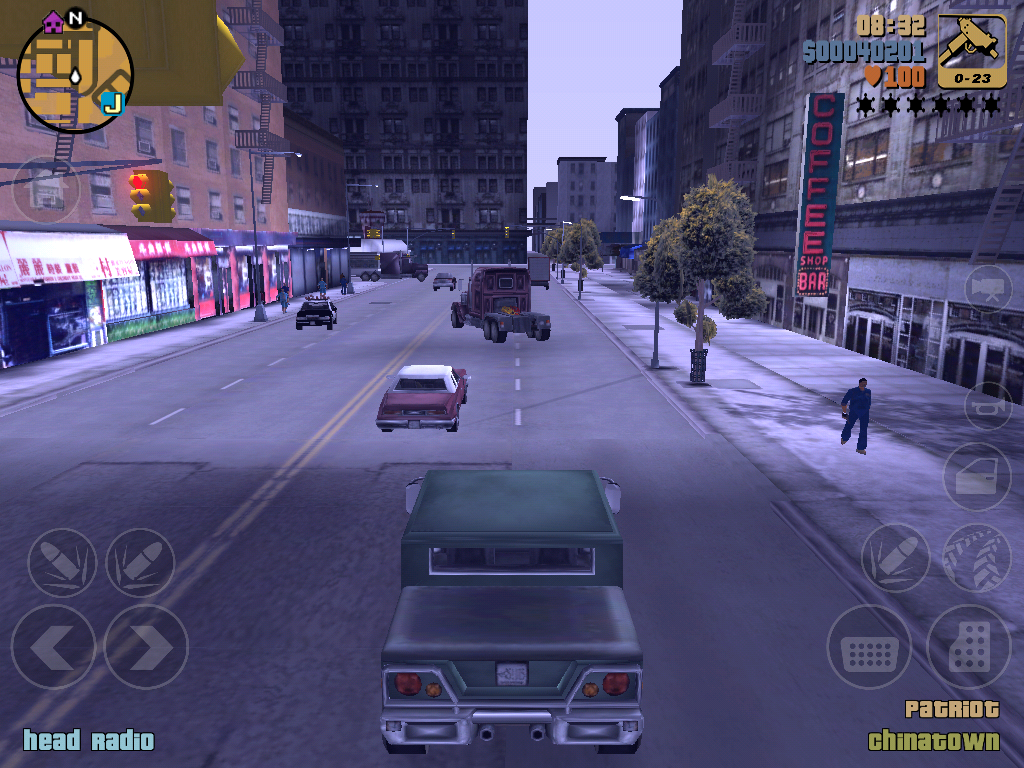Exit the vehicle with the car door button
1024x768 pixels.
pos(977,478)
